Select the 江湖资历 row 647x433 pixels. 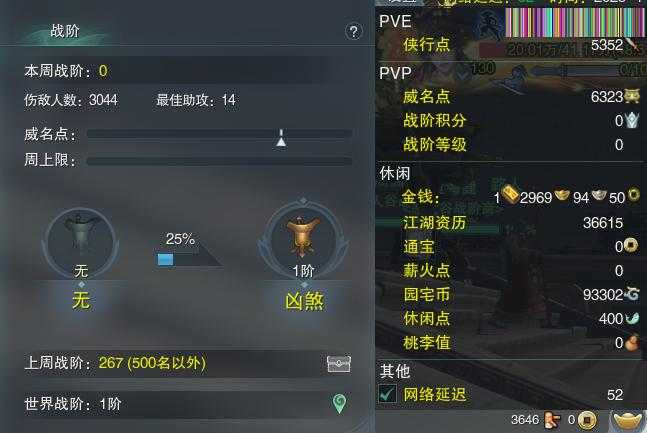(510, 223)
